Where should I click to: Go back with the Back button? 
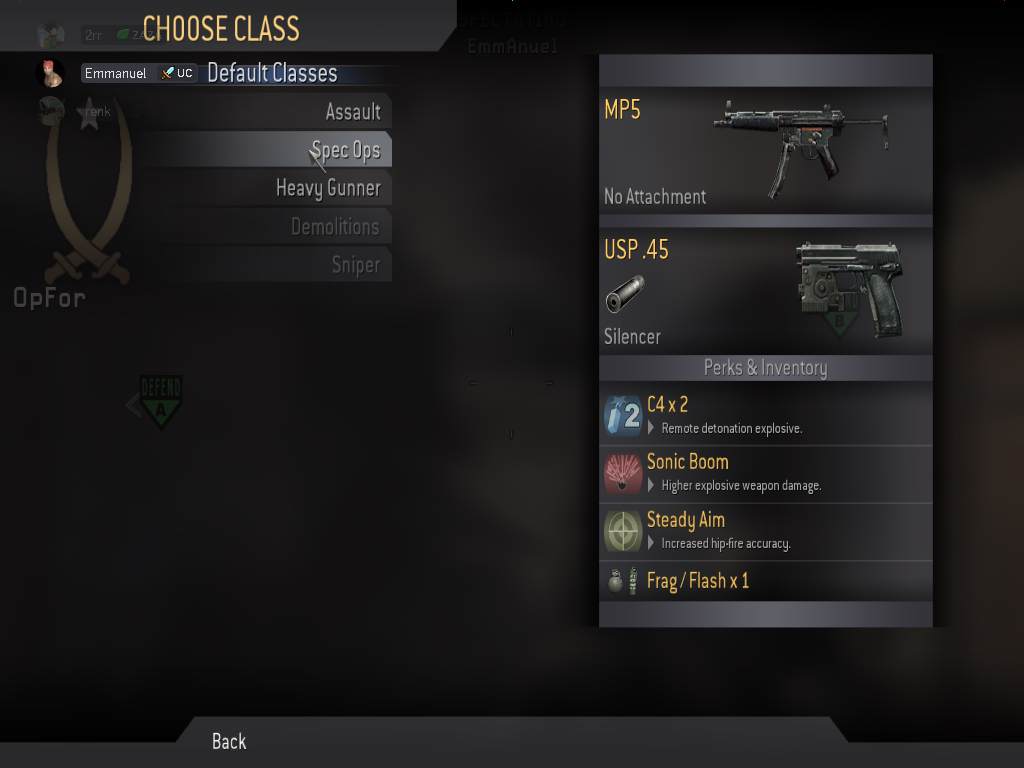click(x=229, y=741)
